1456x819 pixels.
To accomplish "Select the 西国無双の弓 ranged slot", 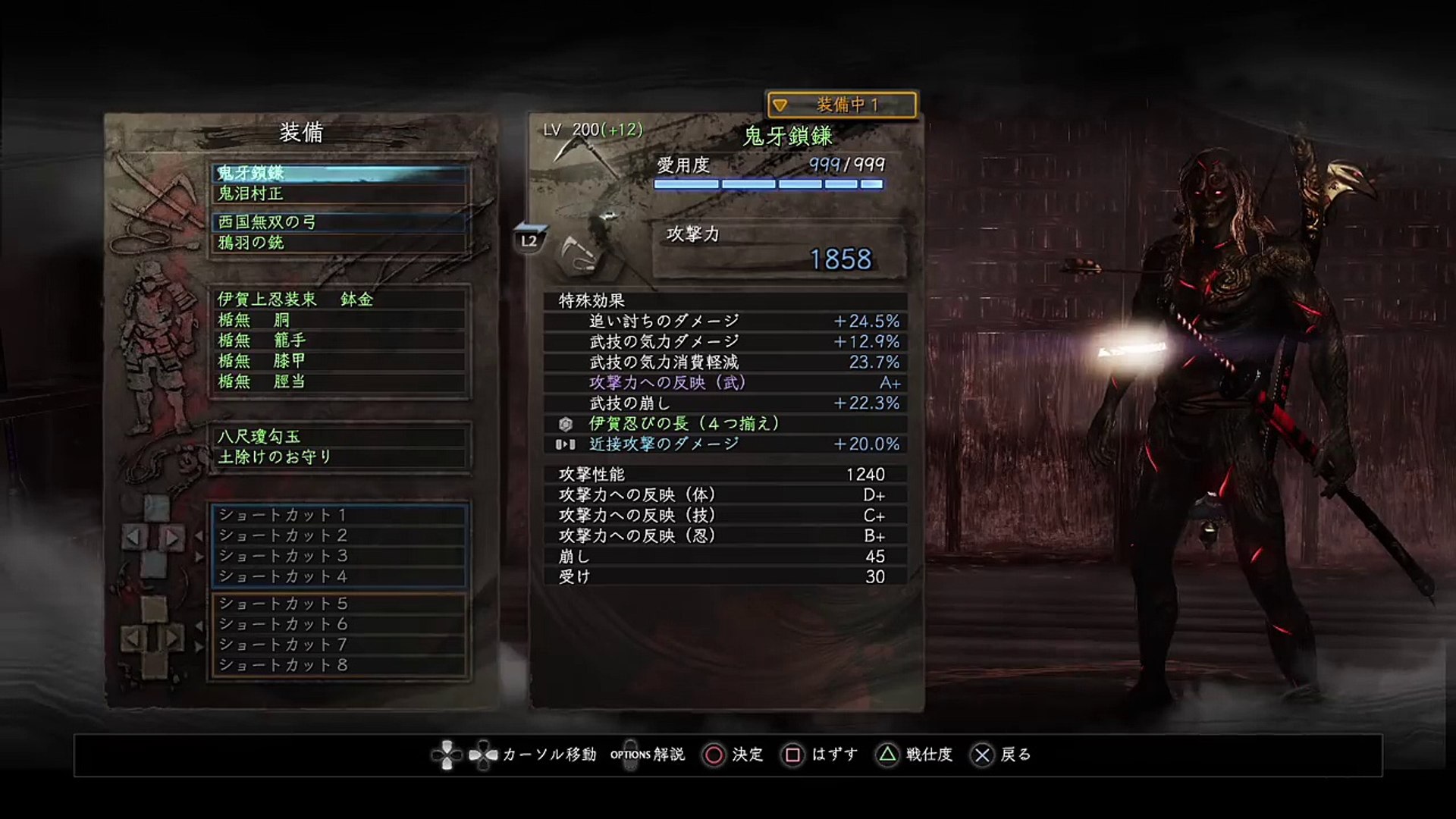I will click(x=339, y=222).
